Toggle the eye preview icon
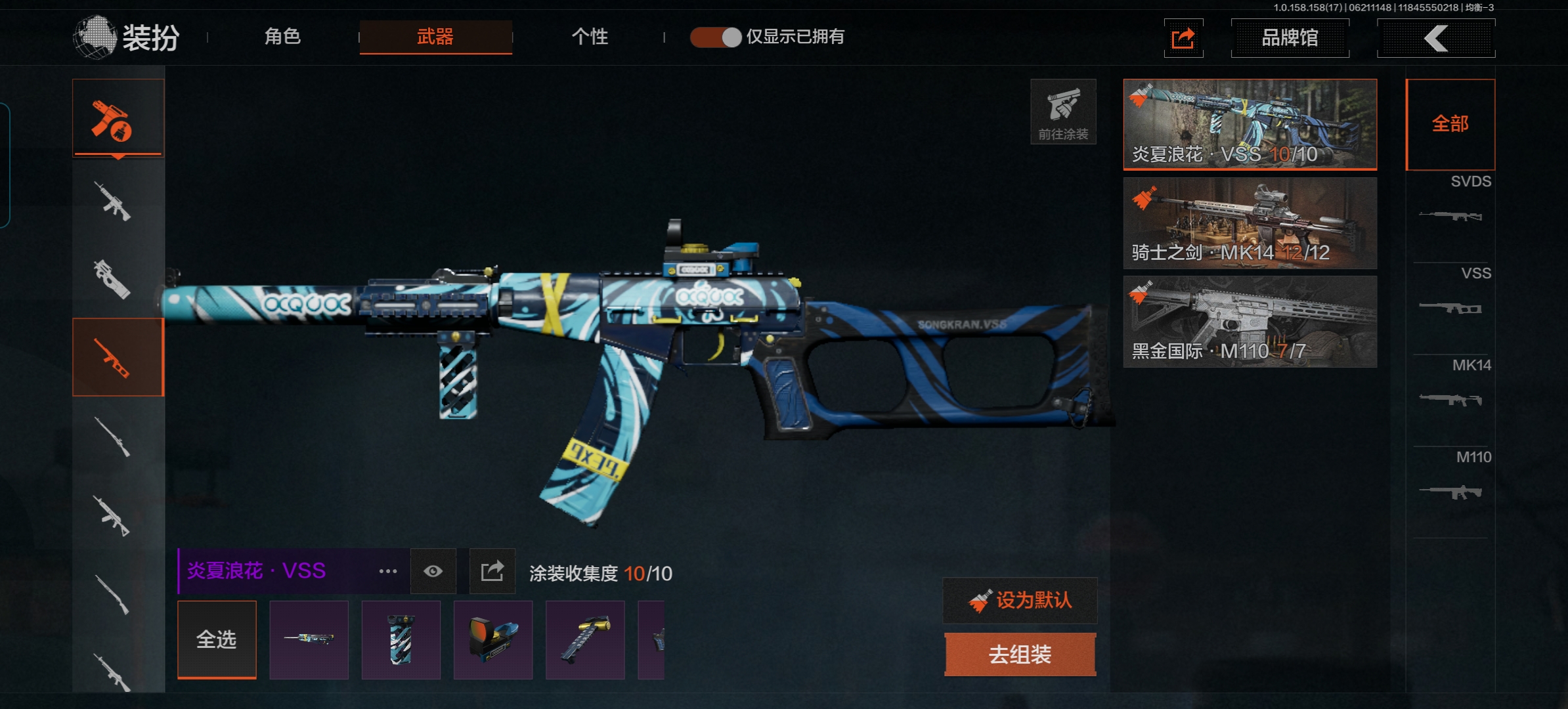The width and height of the screenshot is (1568, 709). tap(433, 571)
